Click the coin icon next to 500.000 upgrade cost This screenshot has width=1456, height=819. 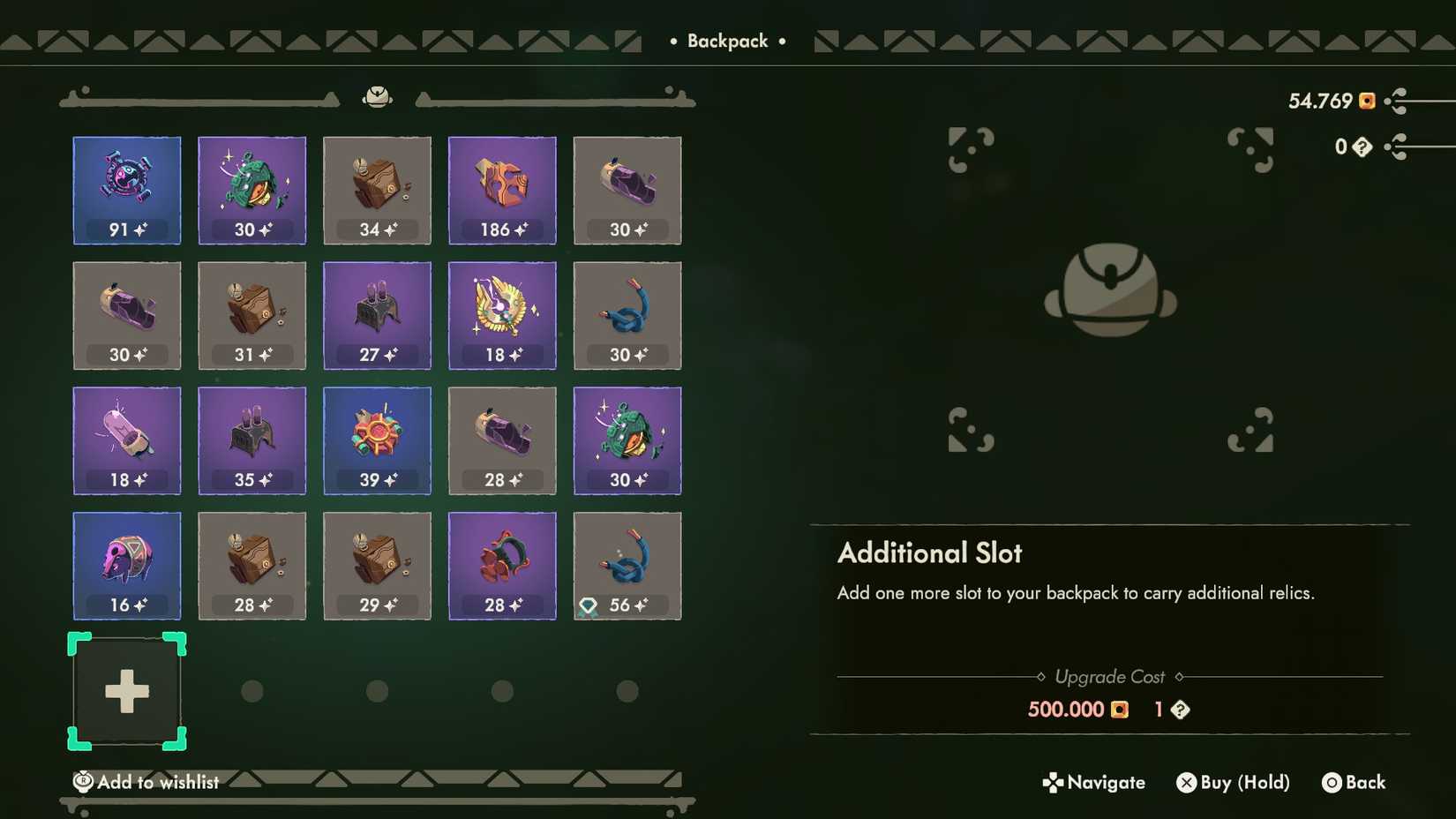[x=1119, y=710]
